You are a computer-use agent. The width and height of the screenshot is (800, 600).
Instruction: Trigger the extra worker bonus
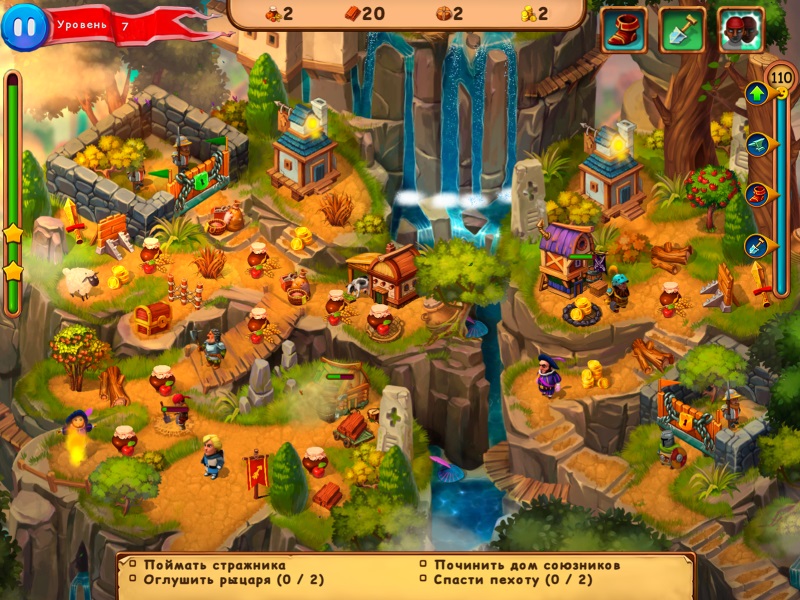click(741, 30)
